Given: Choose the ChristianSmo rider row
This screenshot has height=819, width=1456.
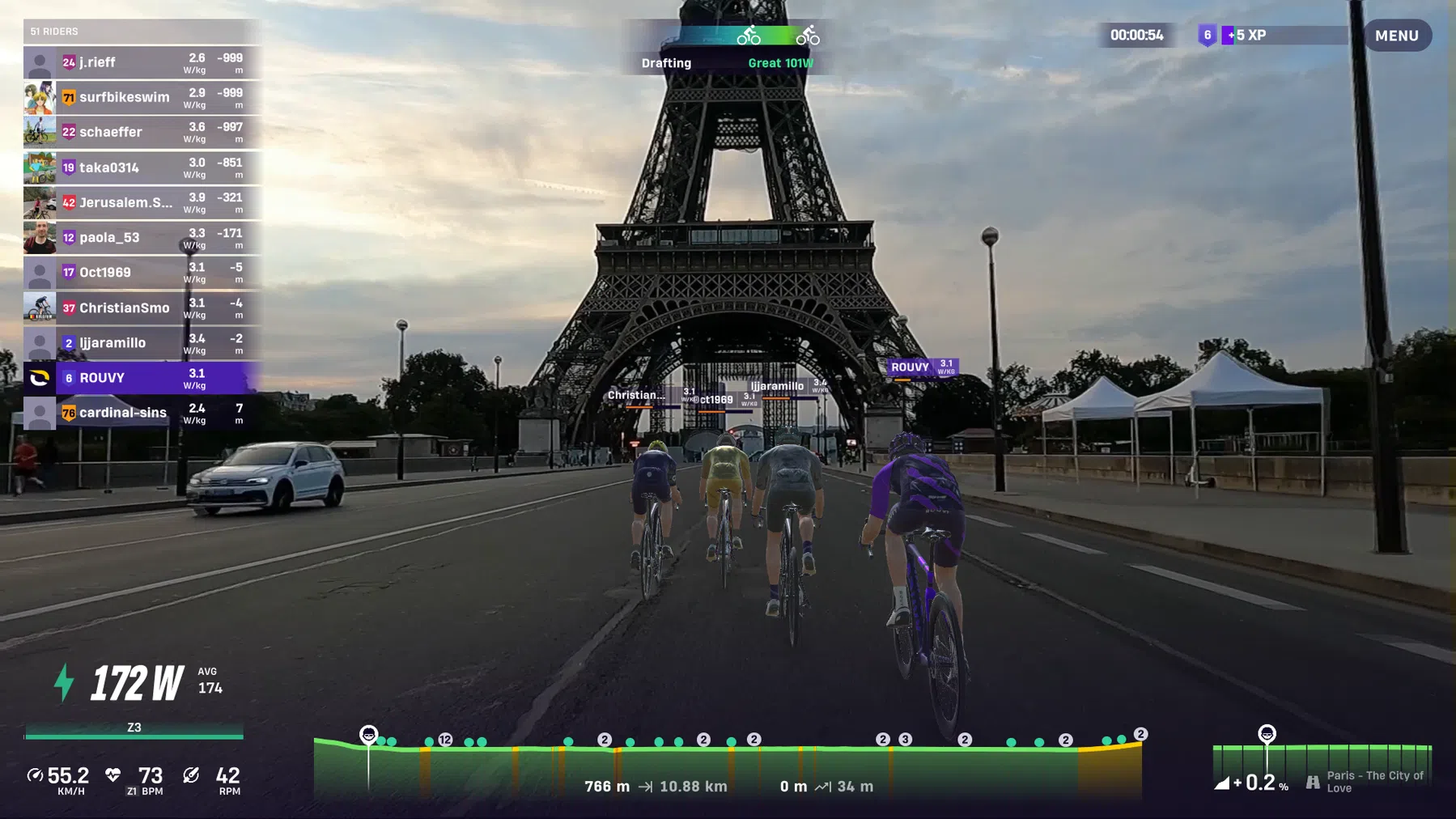Looking at the screenshot, I should click(x=142, y=308).
